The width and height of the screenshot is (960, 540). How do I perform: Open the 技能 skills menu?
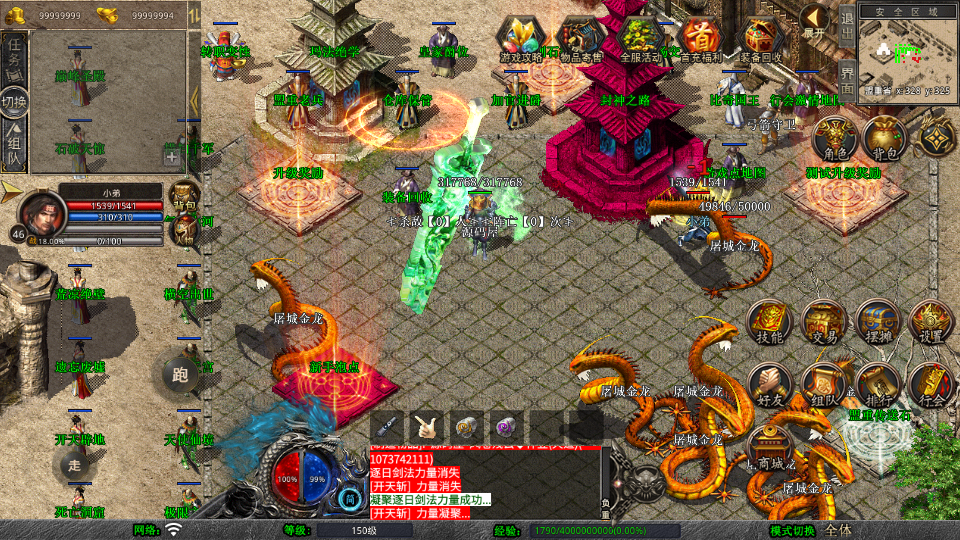point(769,322)
